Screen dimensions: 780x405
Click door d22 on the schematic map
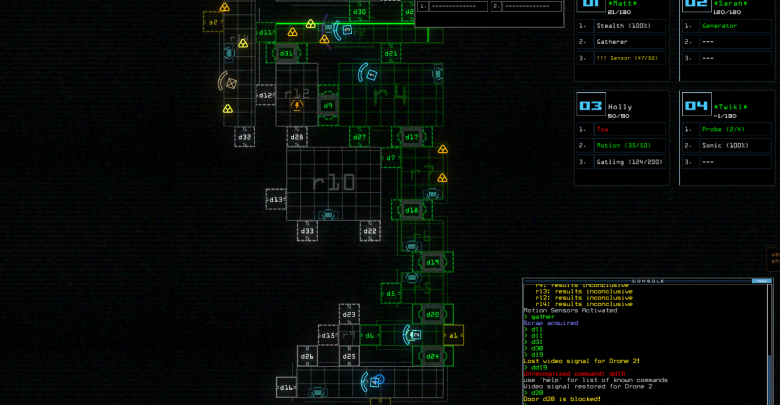(x=369, y=231)
